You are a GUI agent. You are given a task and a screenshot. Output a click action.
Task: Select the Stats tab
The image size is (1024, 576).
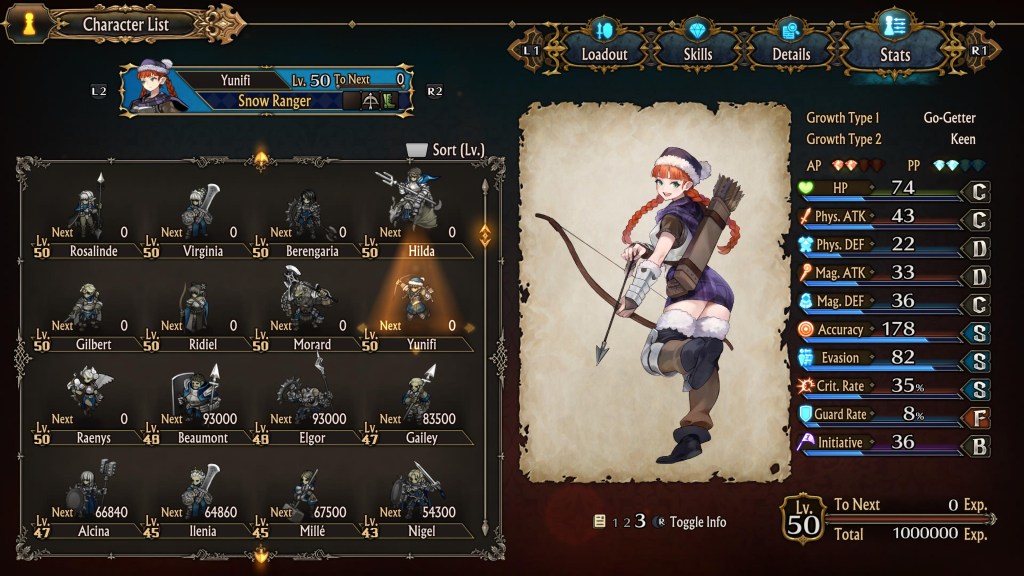[x=893, y=45]
